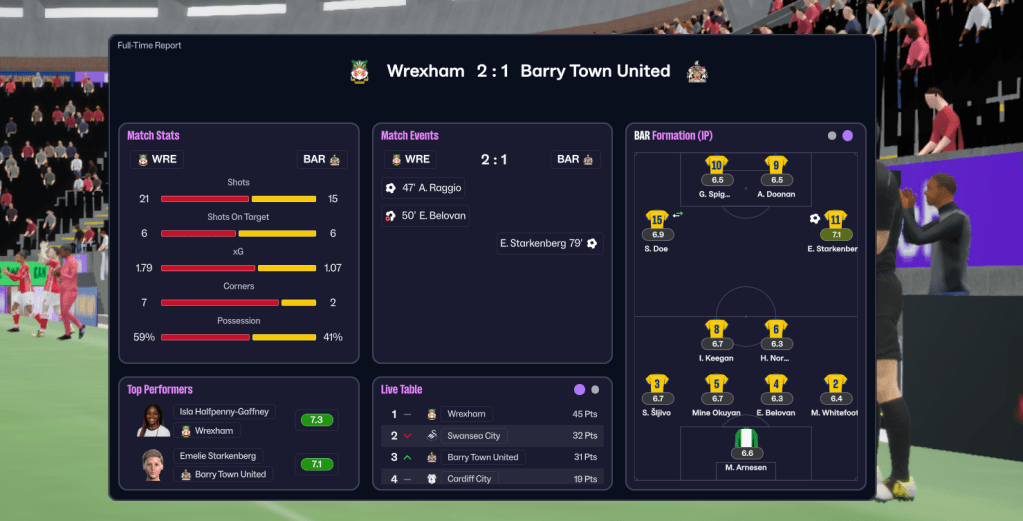Click E. Belovan 50' own goal event
Screen dimensions: 1023x521
coord(426,216)
